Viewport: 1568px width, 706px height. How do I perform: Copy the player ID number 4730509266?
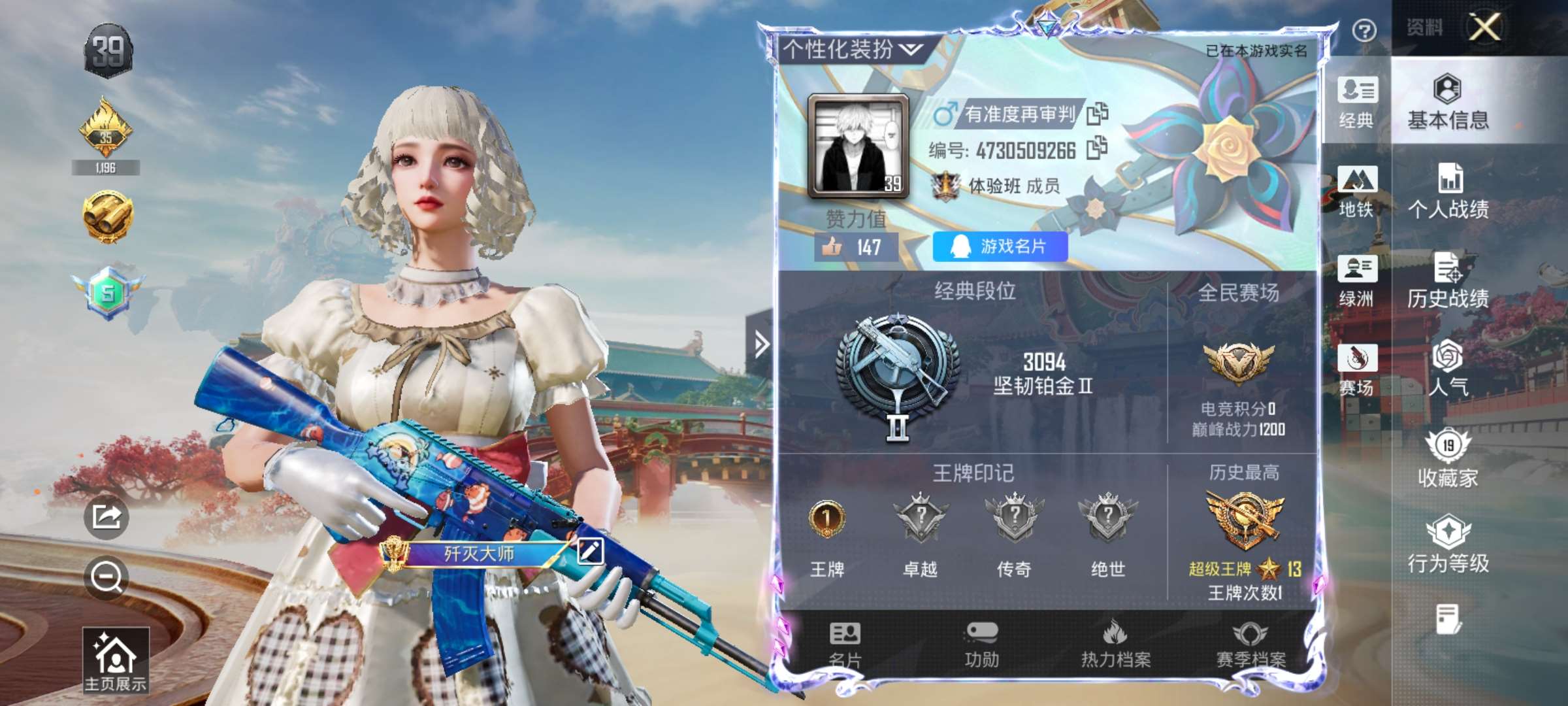[x=1098, y=148]
